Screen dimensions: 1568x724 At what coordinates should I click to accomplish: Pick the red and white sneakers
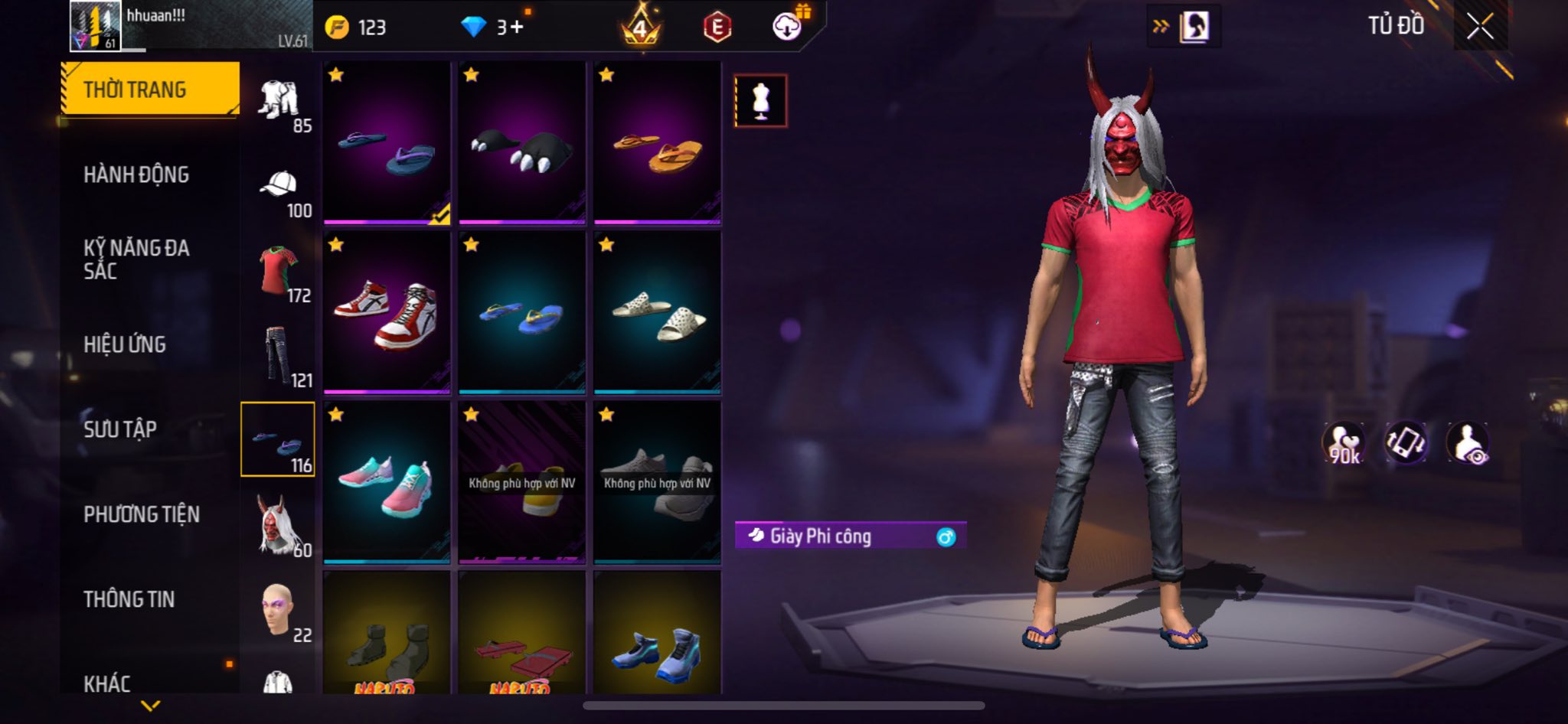(x=387, y=312)
